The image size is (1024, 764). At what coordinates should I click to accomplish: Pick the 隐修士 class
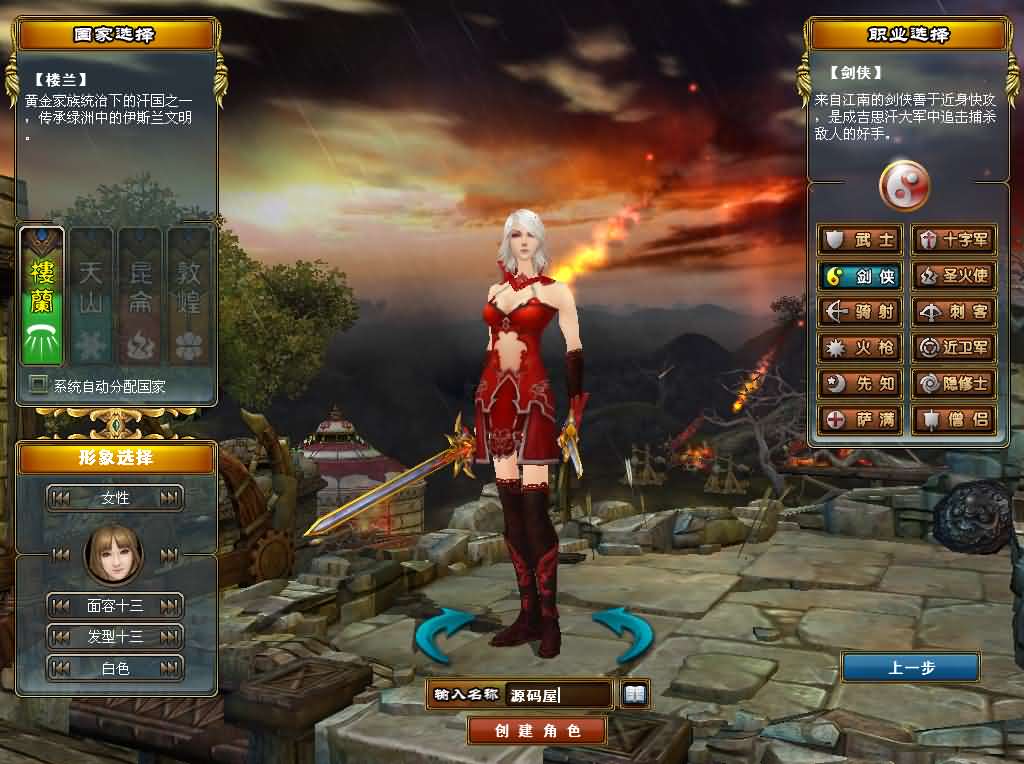pyautogui.click(x=954, y=383)
